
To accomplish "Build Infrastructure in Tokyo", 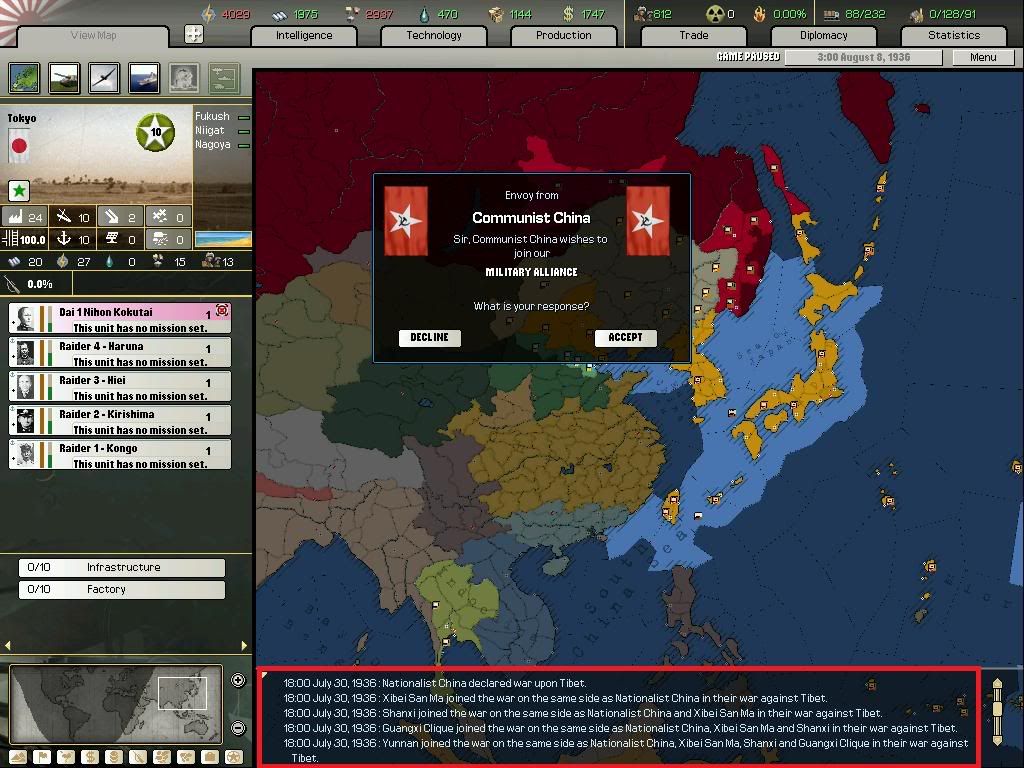I will pyautogui.click(x=122, y=567).
